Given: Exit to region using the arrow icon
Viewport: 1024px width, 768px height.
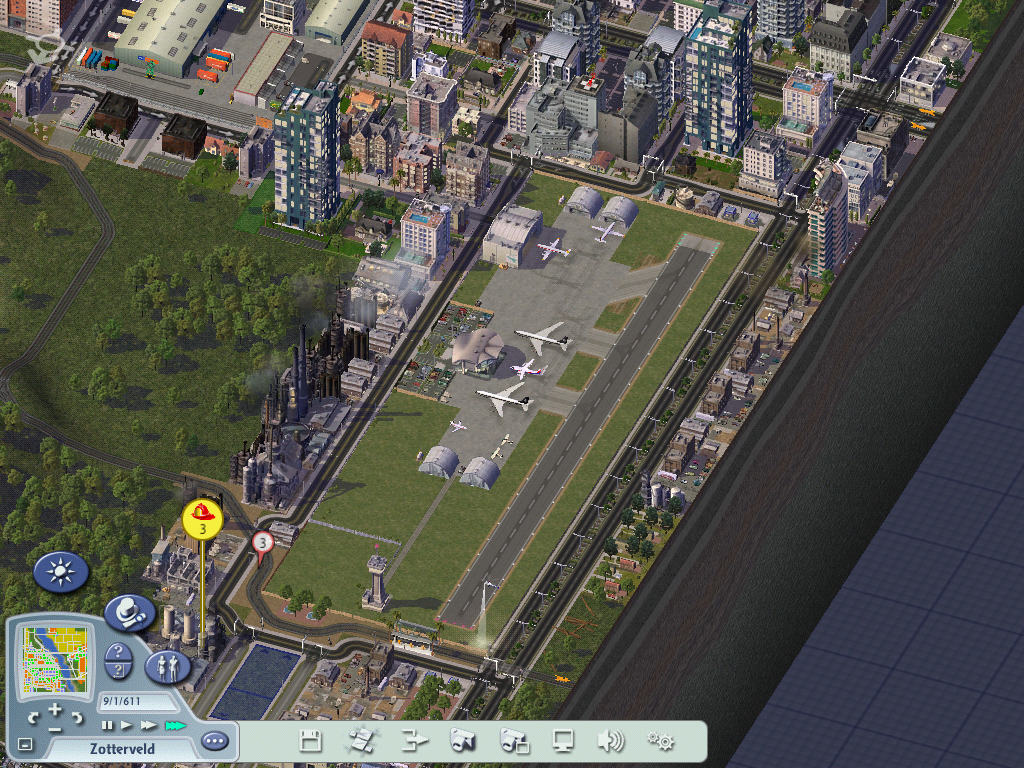Looking at the screenshot, I should click(413, 741).
